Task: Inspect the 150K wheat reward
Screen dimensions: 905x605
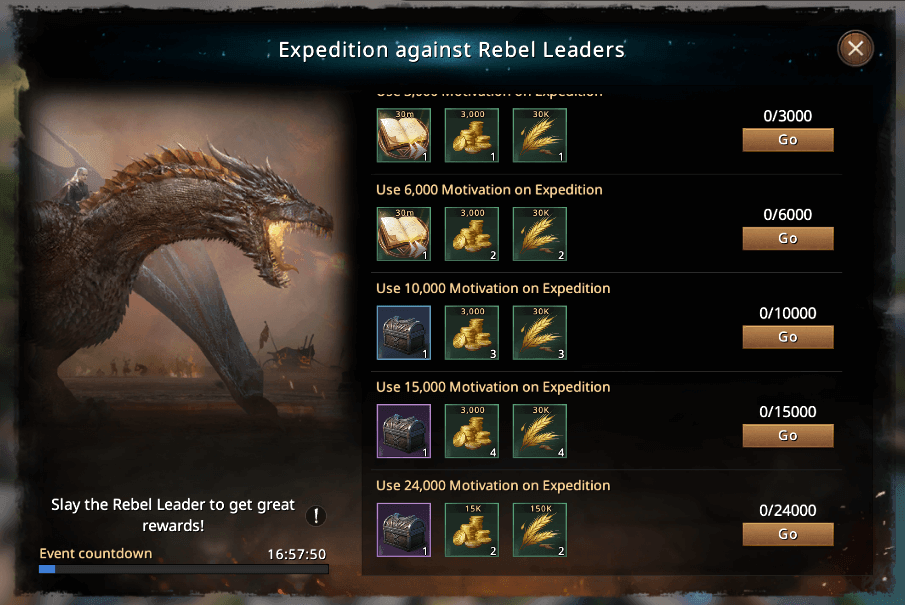Action: point(540,530)
